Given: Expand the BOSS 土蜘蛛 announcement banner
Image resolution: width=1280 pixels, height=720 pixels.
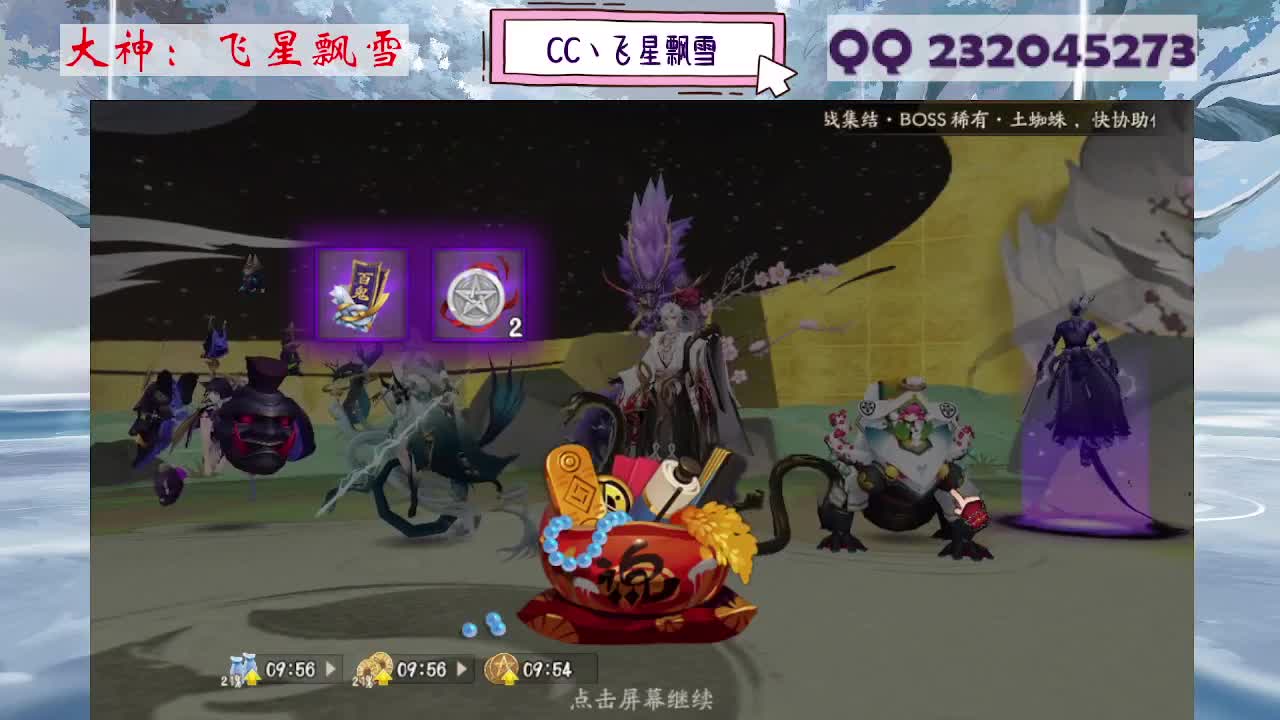Looking at the screenshot, I should pos(990,120).
